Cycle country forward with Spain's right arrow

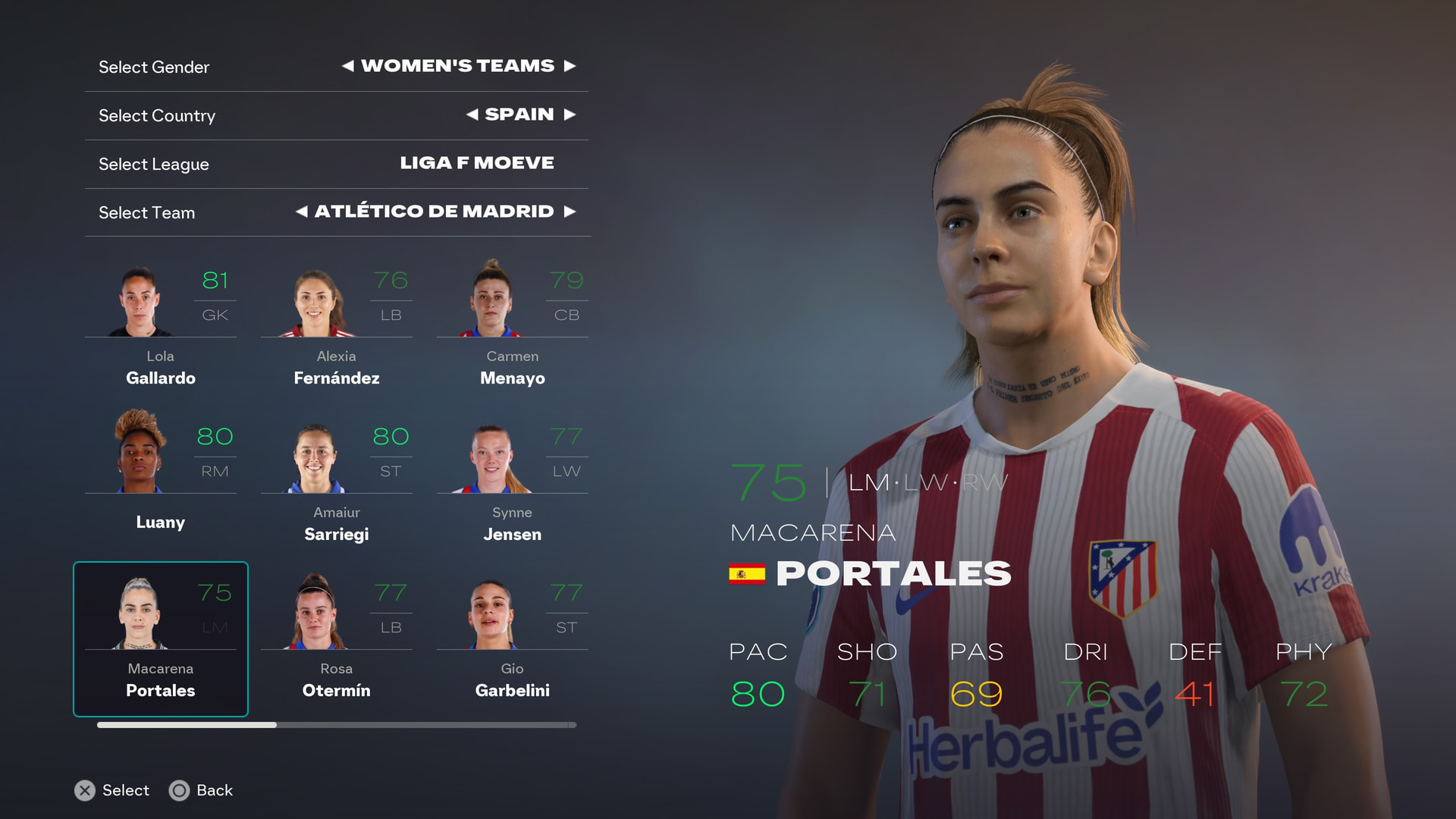tap(570, 115)
